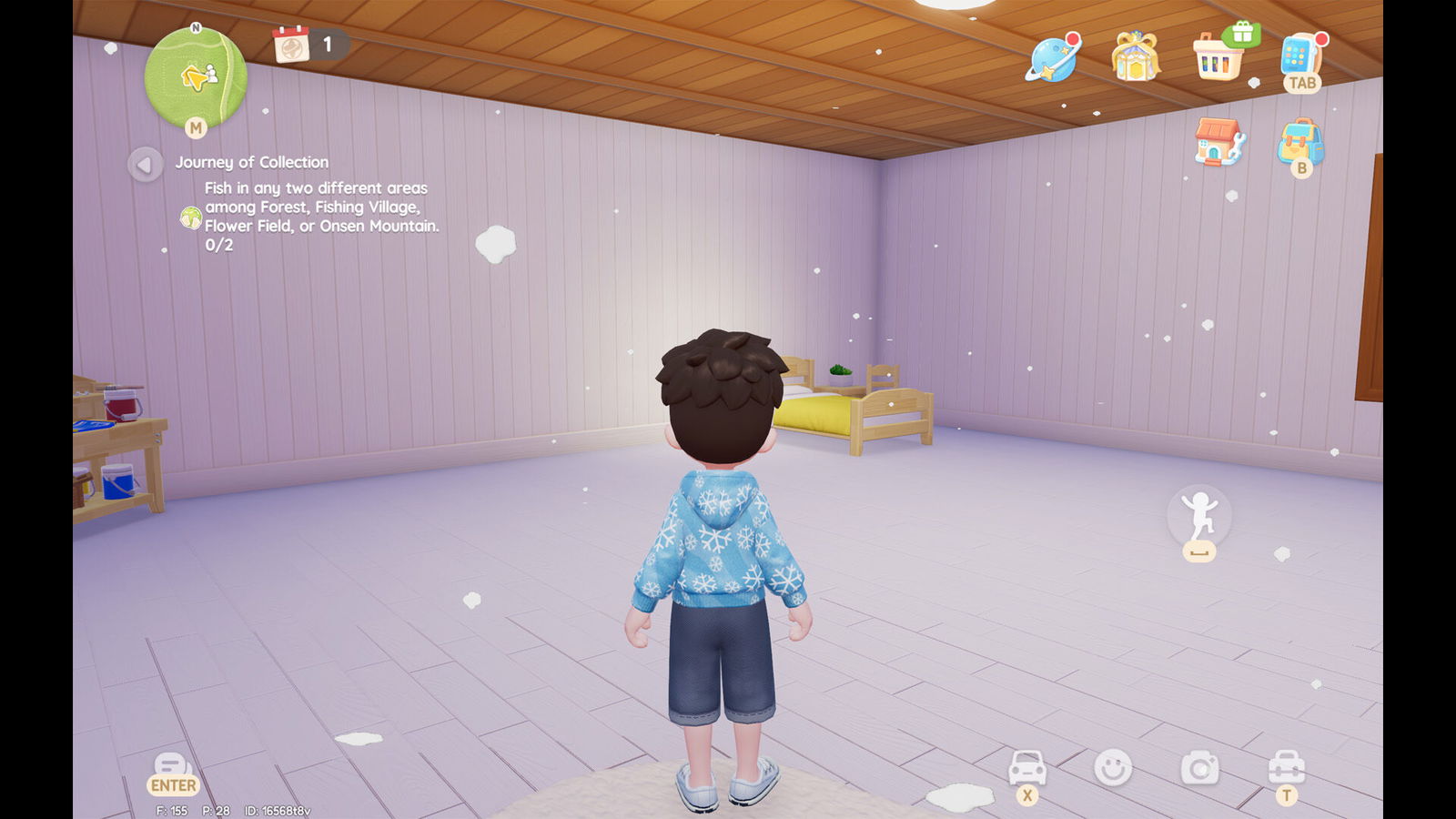Click the globe icon beside the fishing task
1456x819 pixels.
(191, 217)
